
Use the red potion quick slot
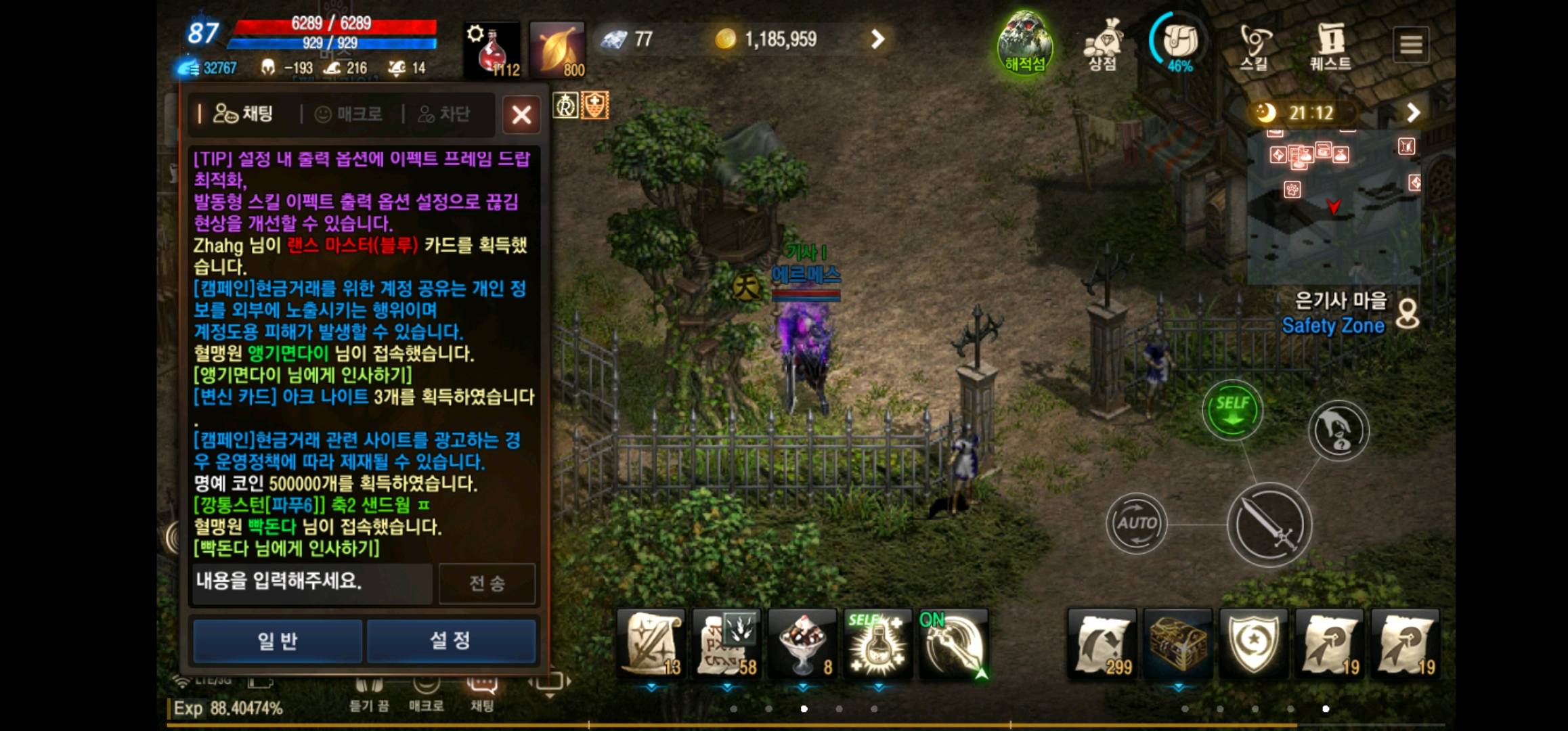(x=492, y=45)
